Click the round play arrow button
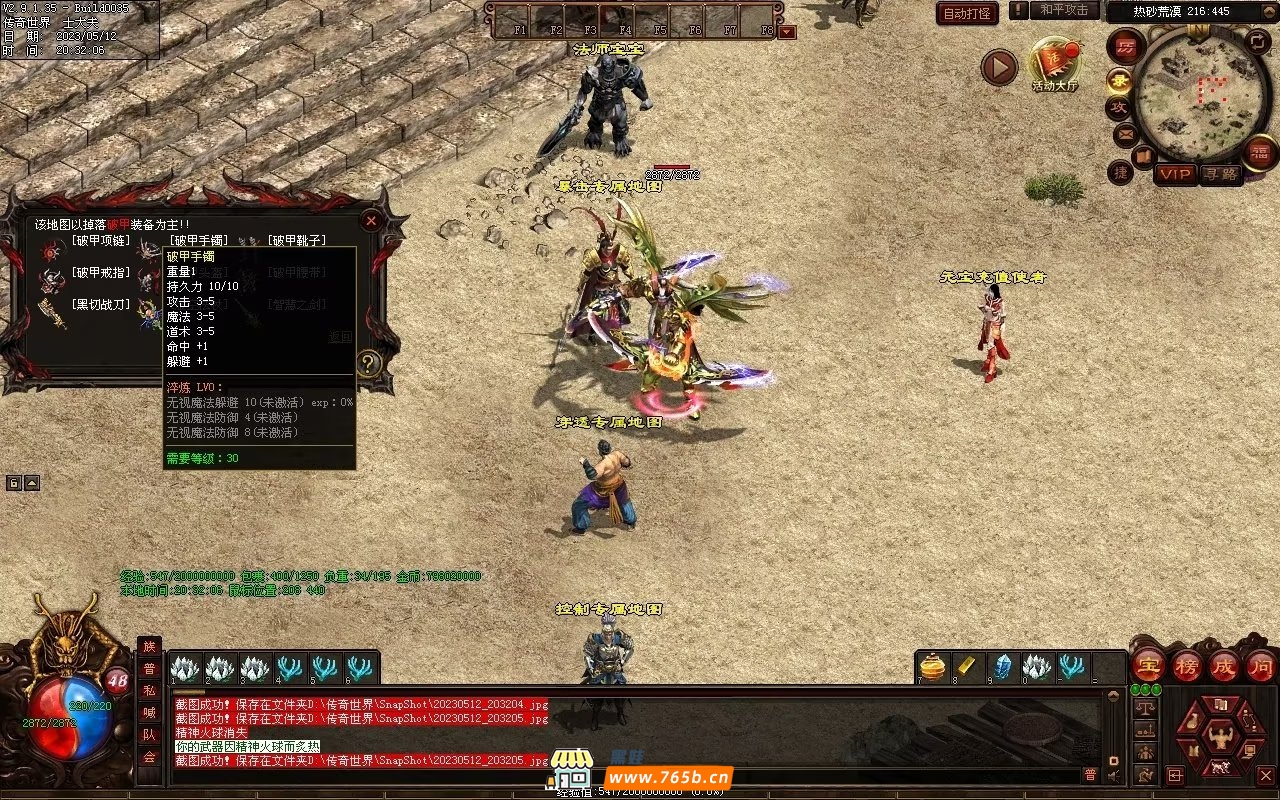Viewport: 1280px width, 800px height. coord(999,67)
